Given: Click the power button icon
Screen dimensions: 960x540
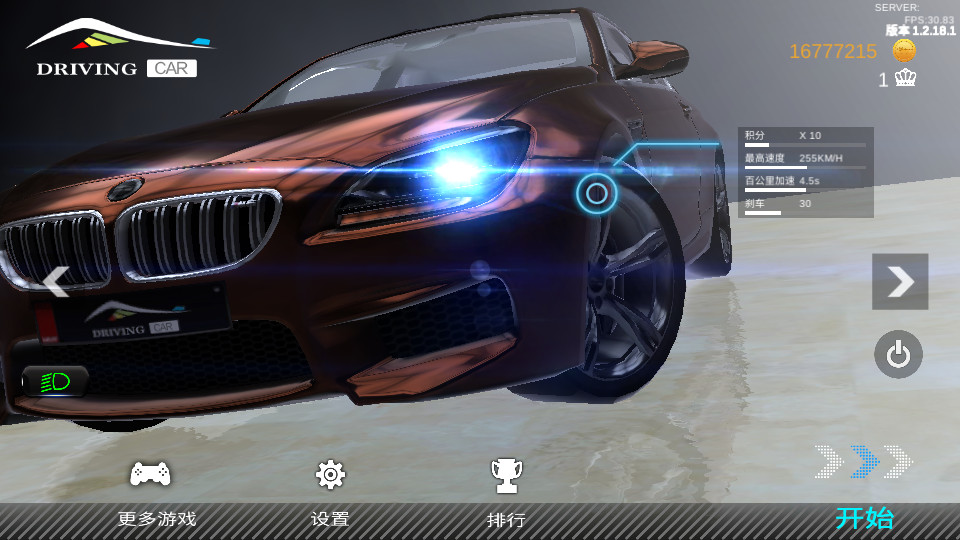Looking at the screenshot, I should click(898, 354).
